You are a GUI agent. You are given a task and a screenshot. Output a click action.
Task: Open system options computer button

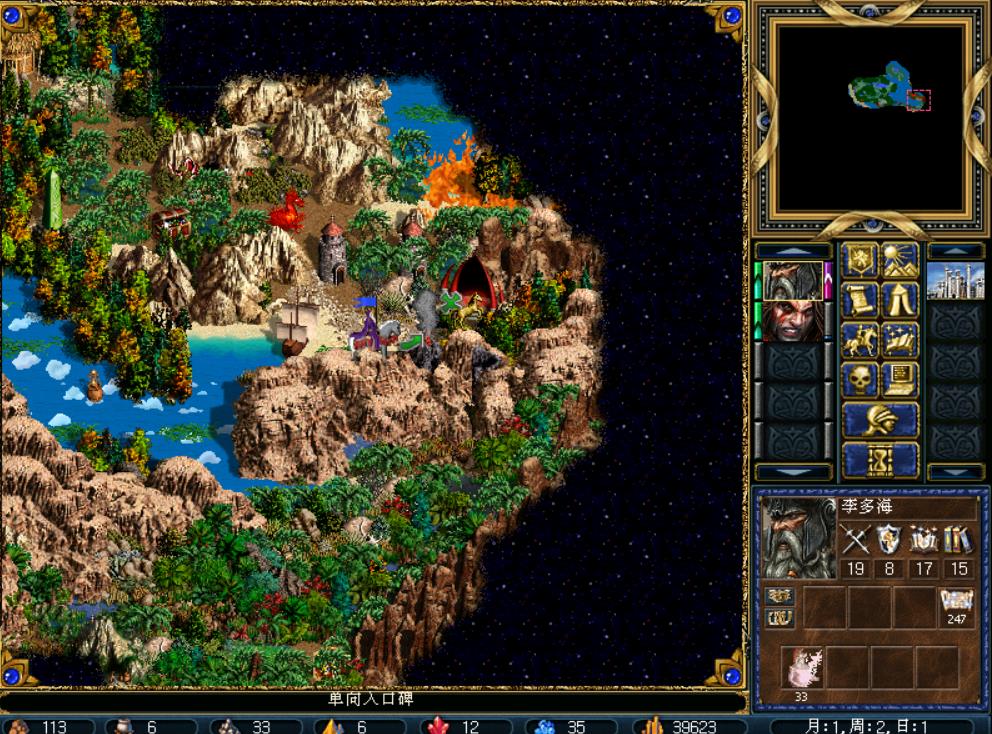[900, 380]
